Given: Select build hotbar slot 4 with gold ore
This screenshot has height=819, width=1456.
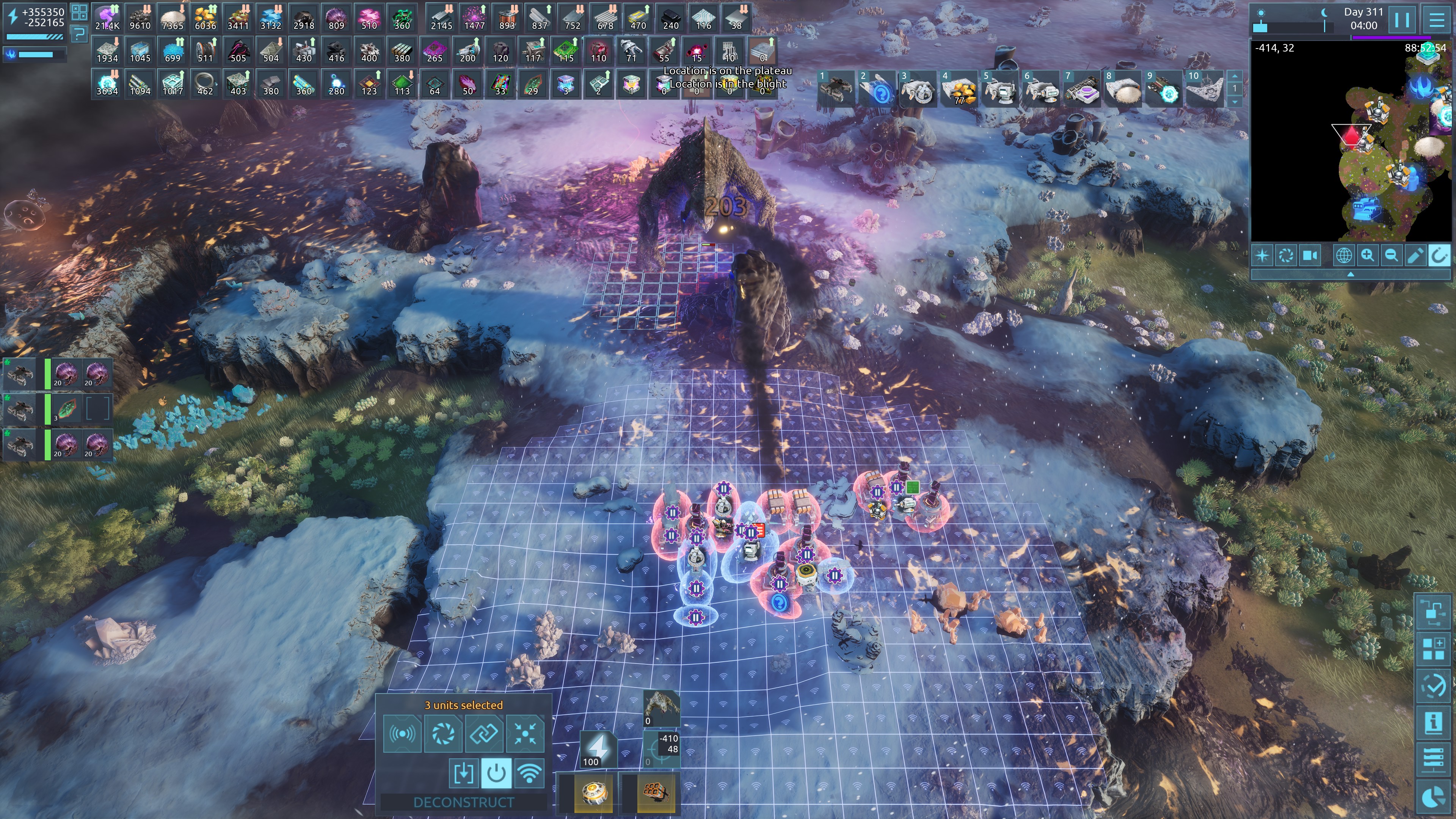Looking at the screenshot, I should pos(959,89).
